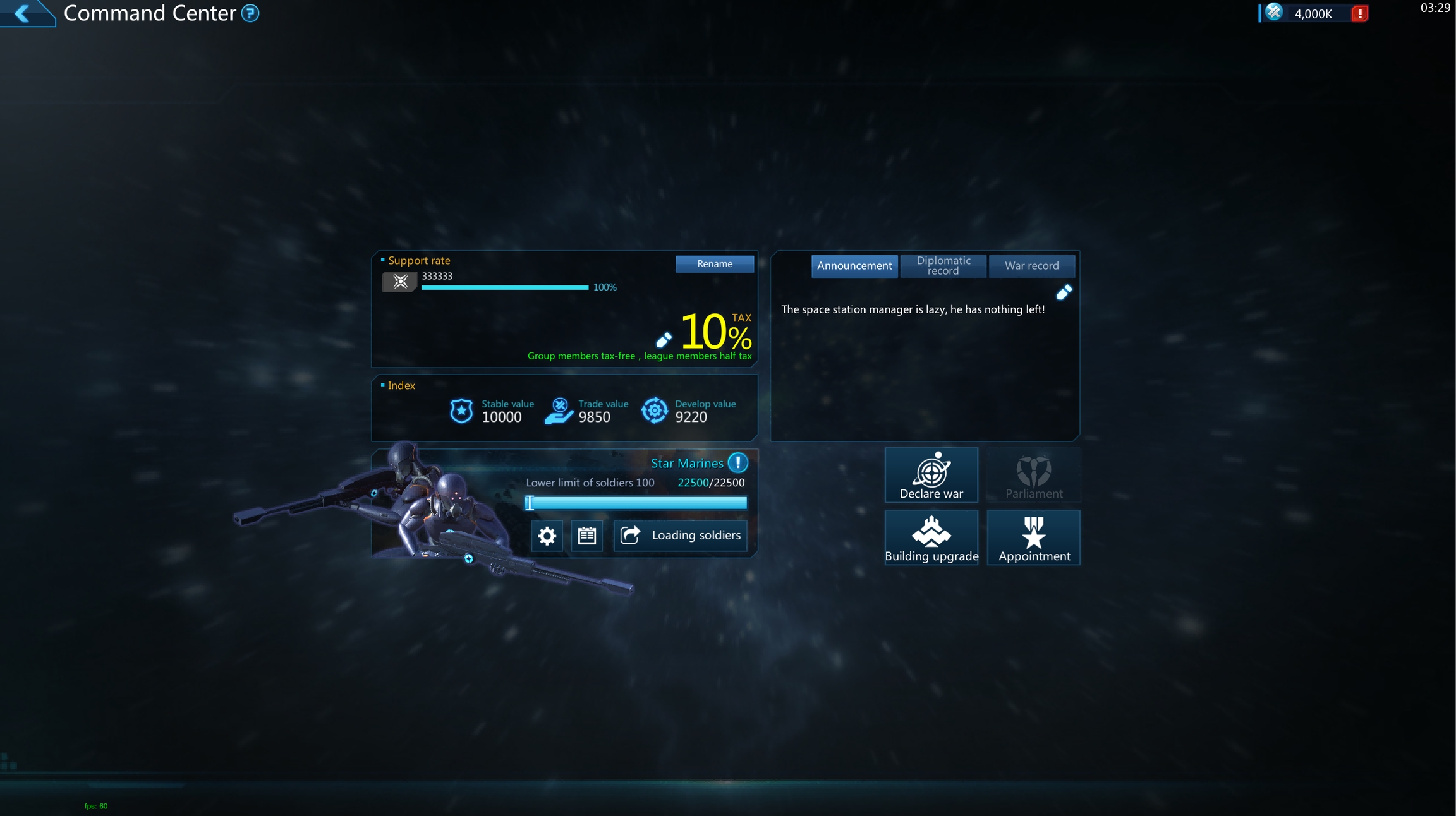
Task: Click the Rename button
Action: pyautogui.click(x=714, y=264)
